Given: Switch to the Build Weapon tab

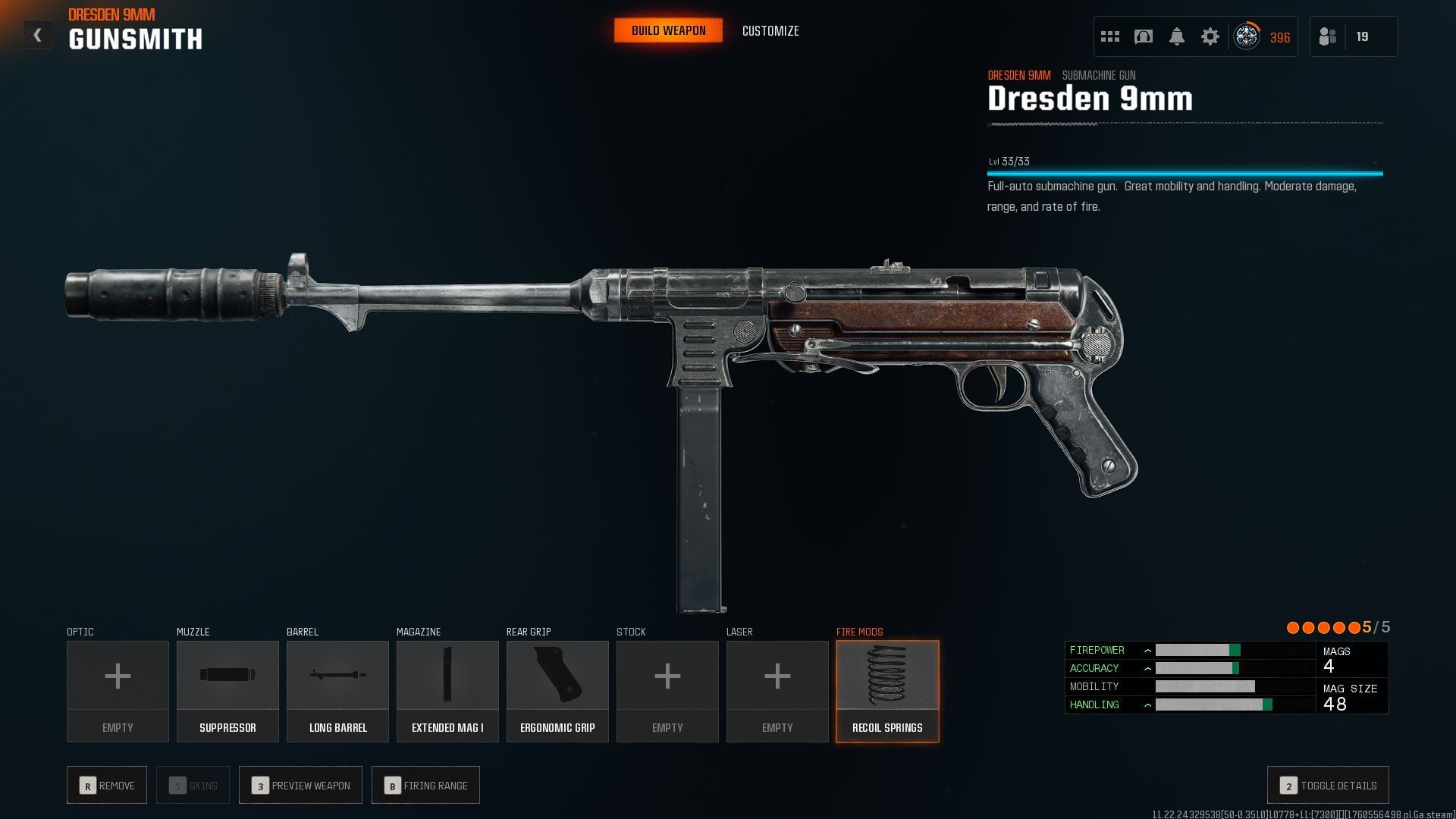Looking at the screenshot, I should 668,30.
